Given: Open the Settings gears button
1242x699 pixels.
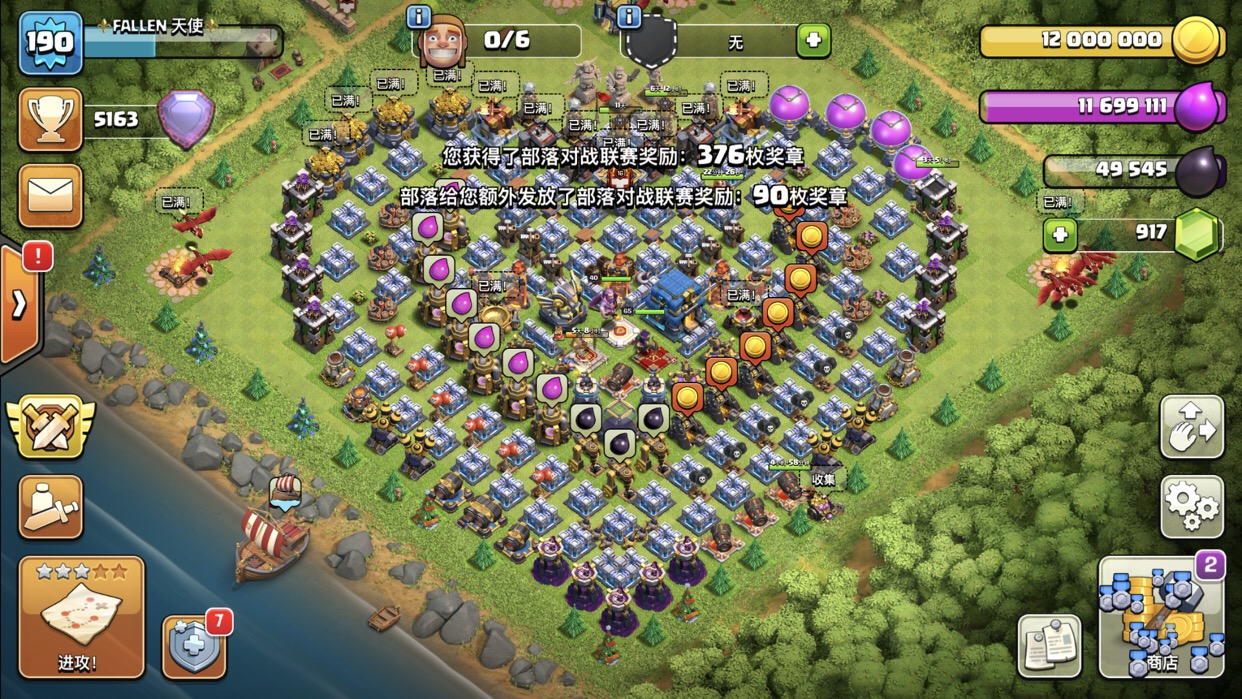Looking at the screenshot, I should click(1191, 507).
